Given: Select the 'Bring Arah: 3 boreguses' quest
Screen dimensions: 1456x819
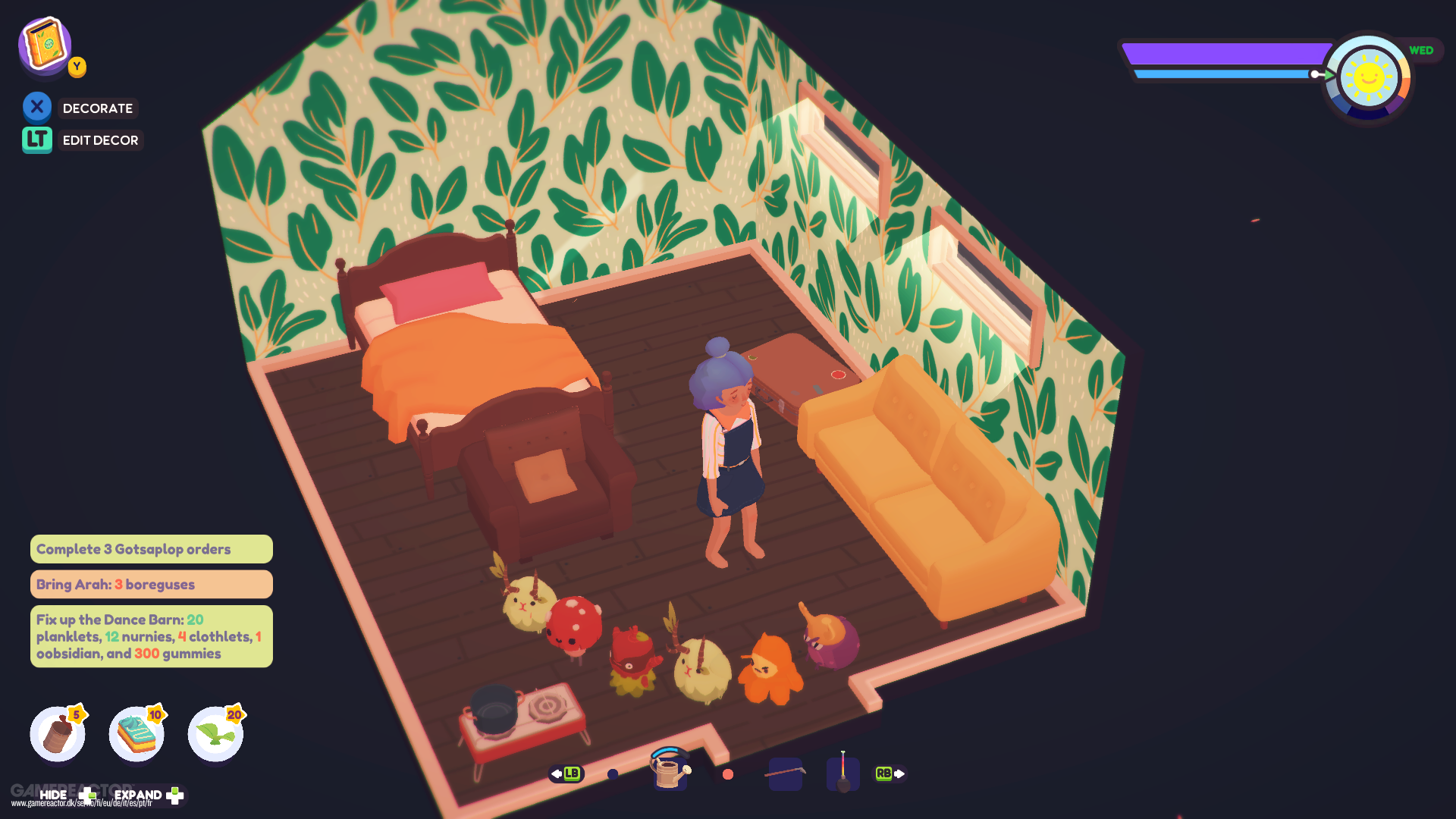Looking at the screenshot, I should 151,584.
